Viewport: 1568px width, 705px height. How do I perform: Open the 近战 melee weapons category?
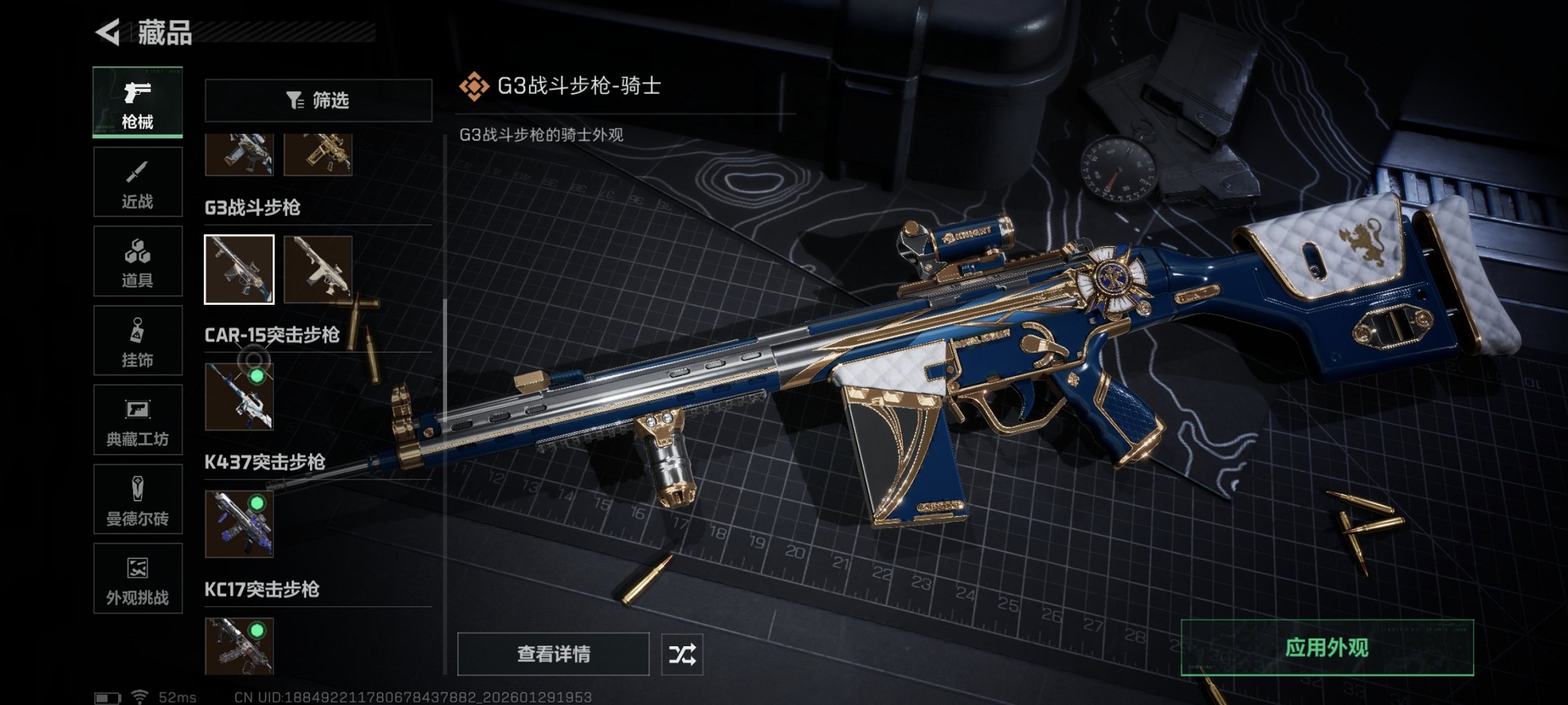point(137,181)
